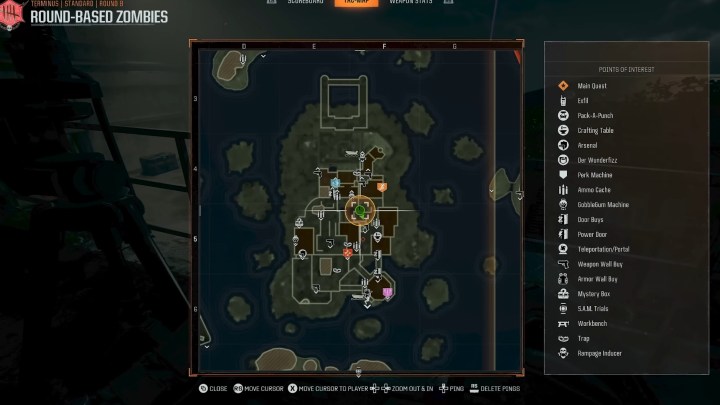The image size is (720, 405).
Task: Select the Ammo Cache legend entry
Action: 594,189
